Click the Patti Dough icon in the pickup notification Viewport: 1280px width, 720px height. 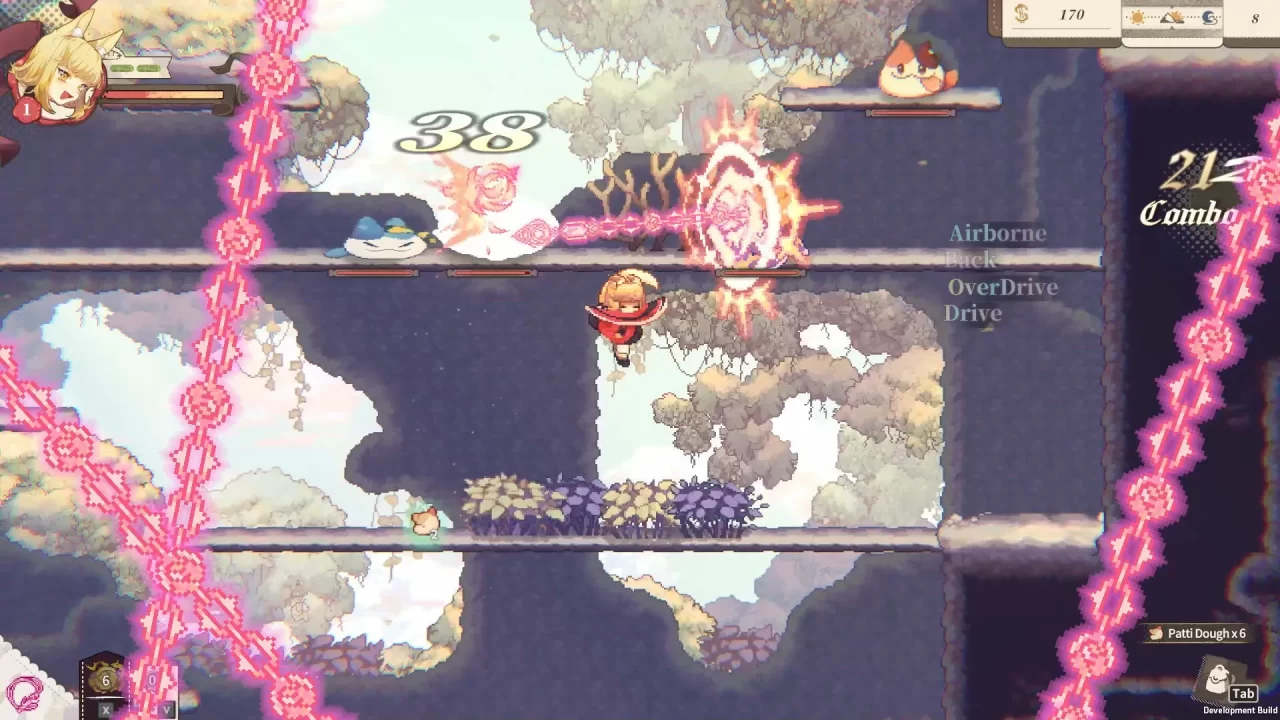coord(1153,634)
